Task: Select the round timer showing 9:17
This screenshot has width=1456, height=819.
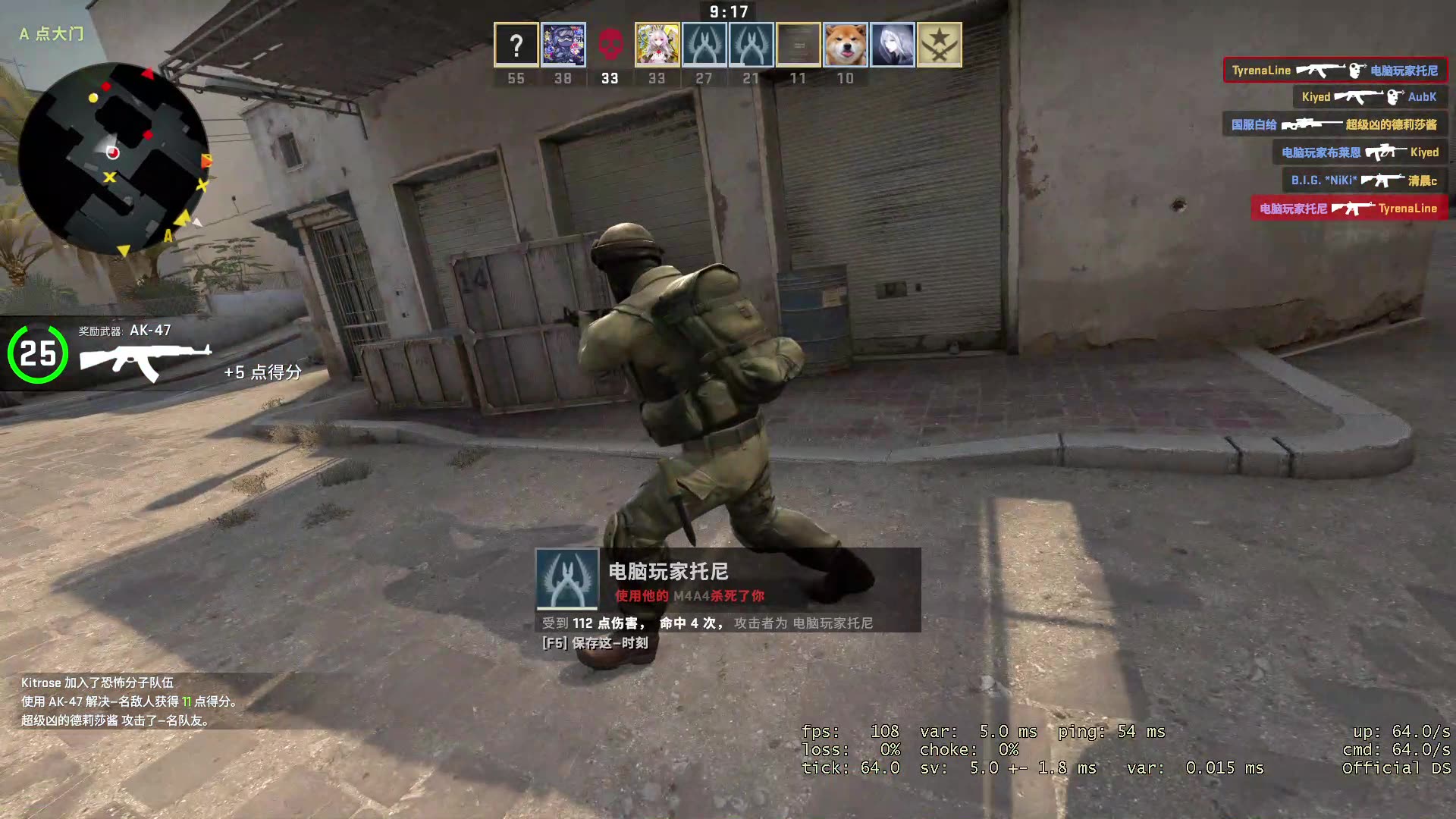Action: tap(730, 11)
